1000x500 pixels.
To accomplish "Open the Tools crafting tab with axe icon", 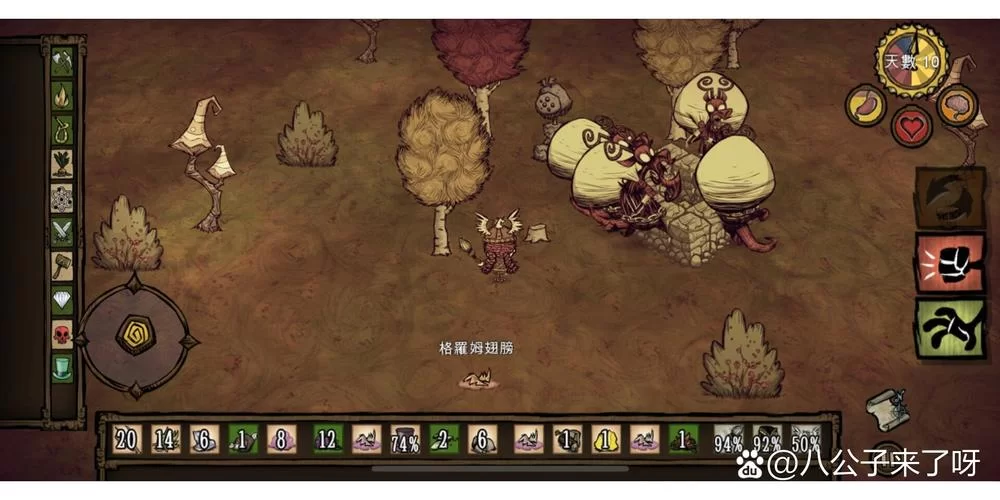I will pyautogui.click(x=62, y=62).
